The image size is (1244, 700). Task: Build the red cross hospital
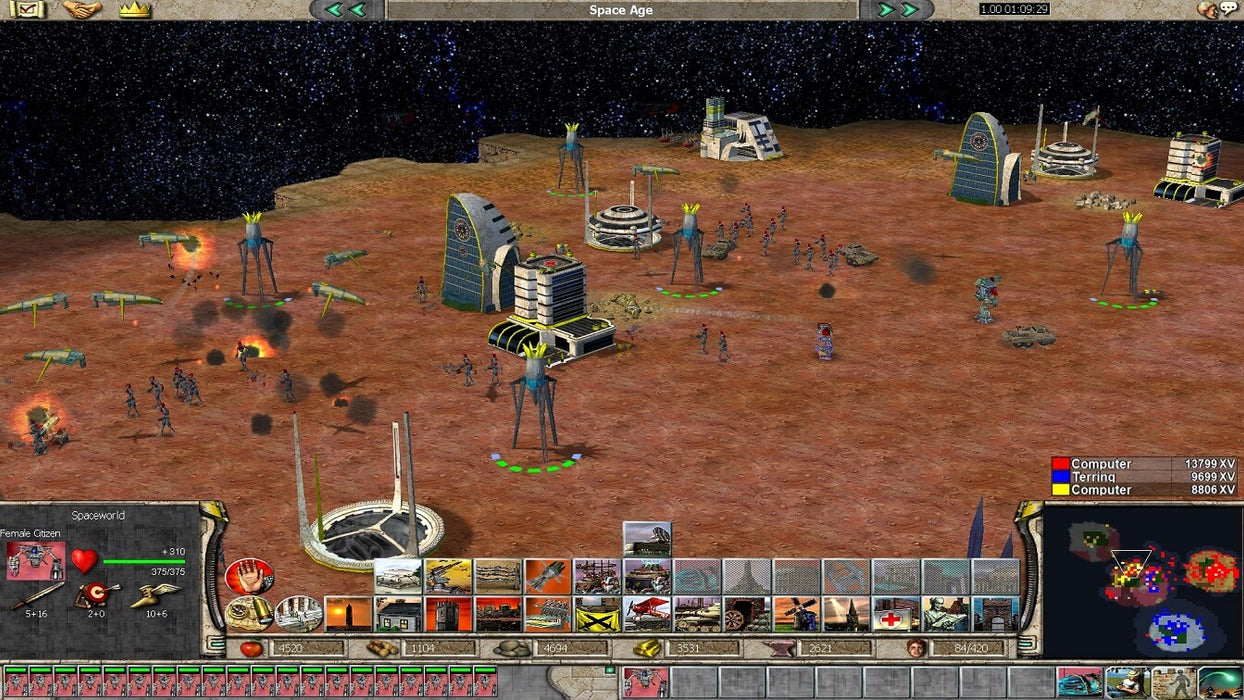point(896,614)
